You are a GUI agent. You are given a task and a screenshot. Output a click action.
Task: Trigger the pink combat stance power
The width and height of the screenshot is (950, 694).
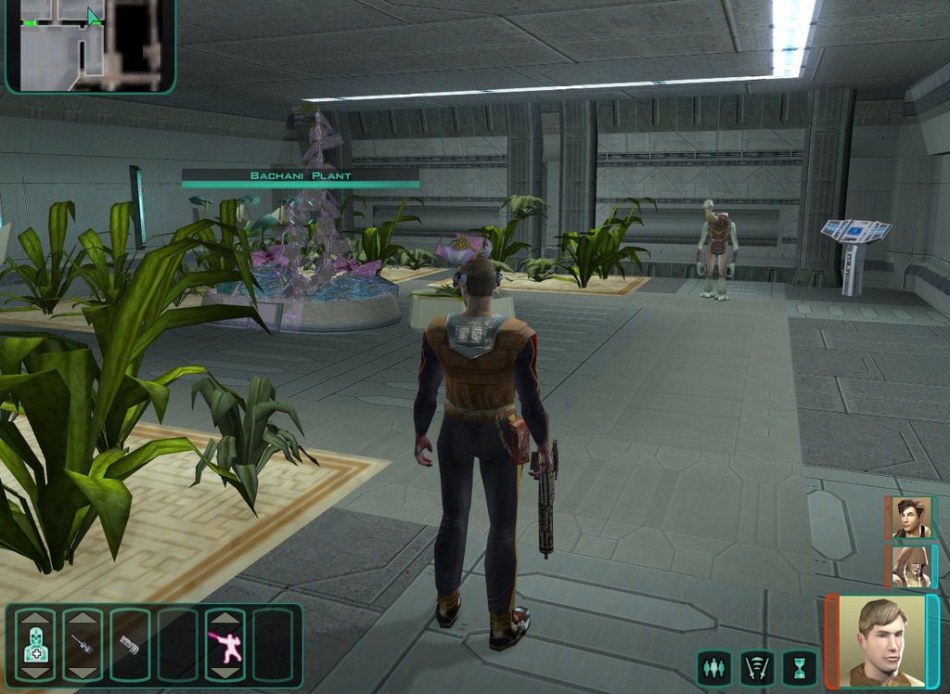point(225,646)
